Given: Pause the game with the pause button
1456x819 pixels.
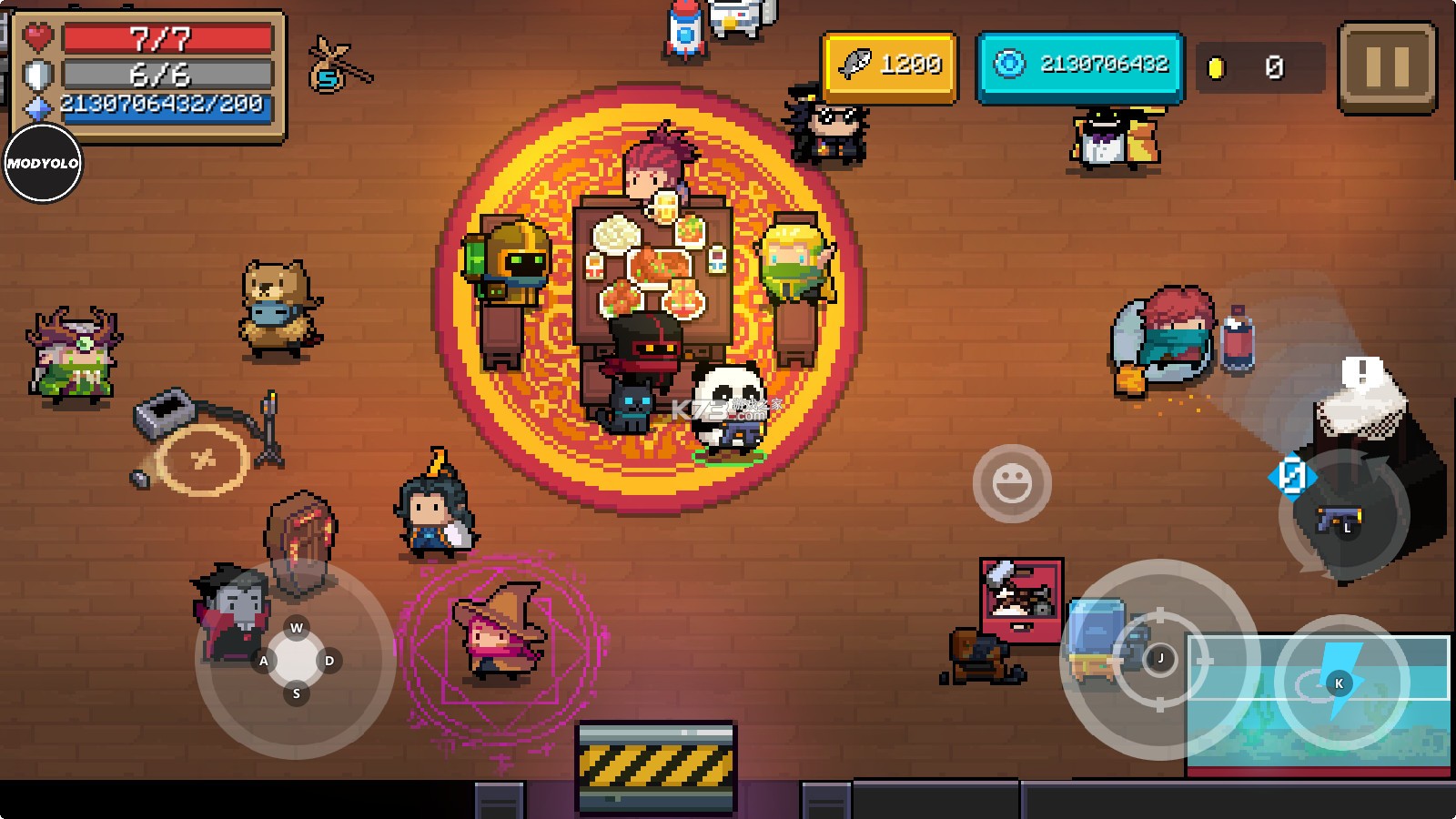Looking at the screenshot, I should [1387, 67].
